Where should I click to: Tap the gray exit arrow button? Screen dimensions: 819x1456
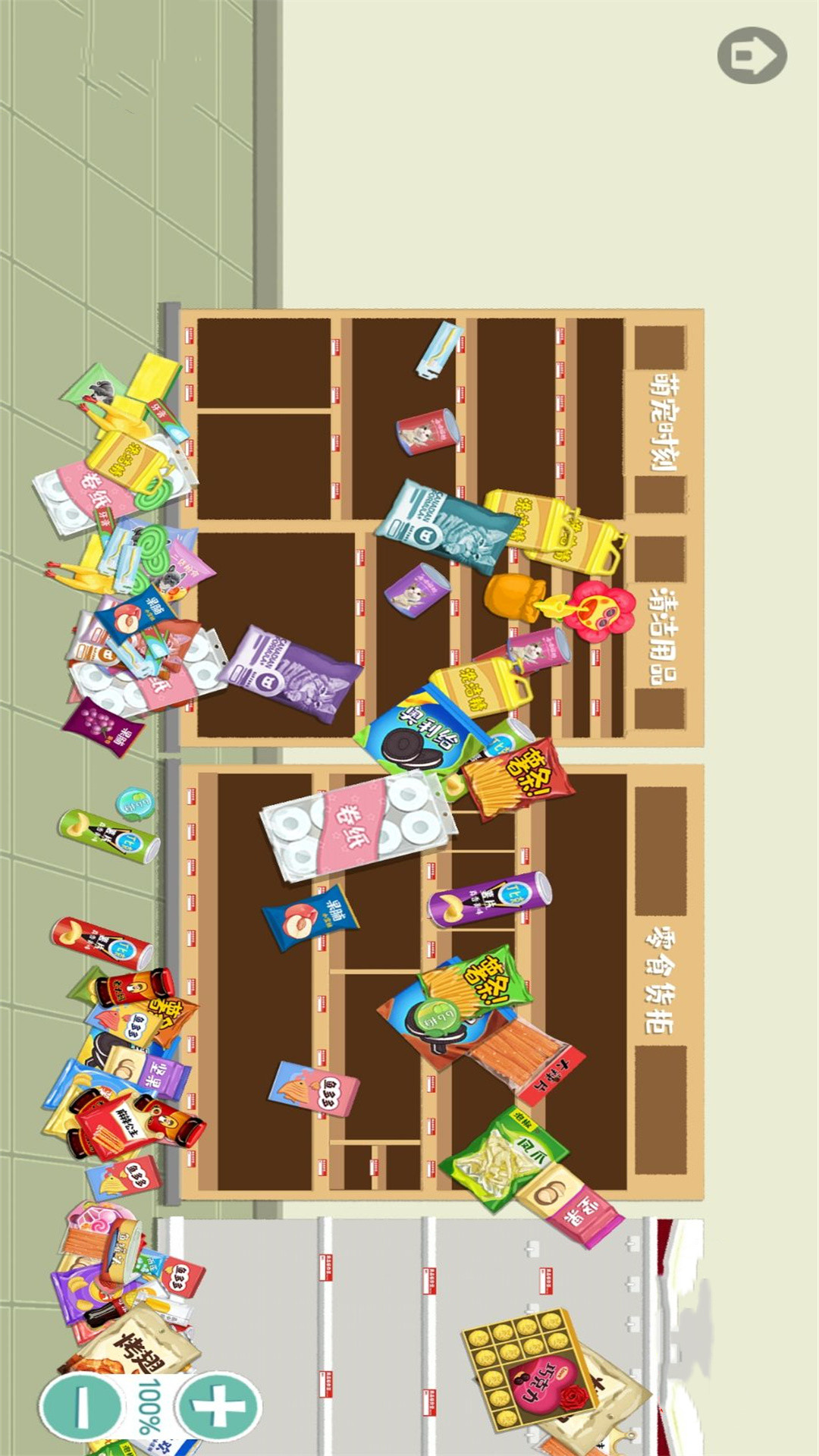click(x=752, y=55)
